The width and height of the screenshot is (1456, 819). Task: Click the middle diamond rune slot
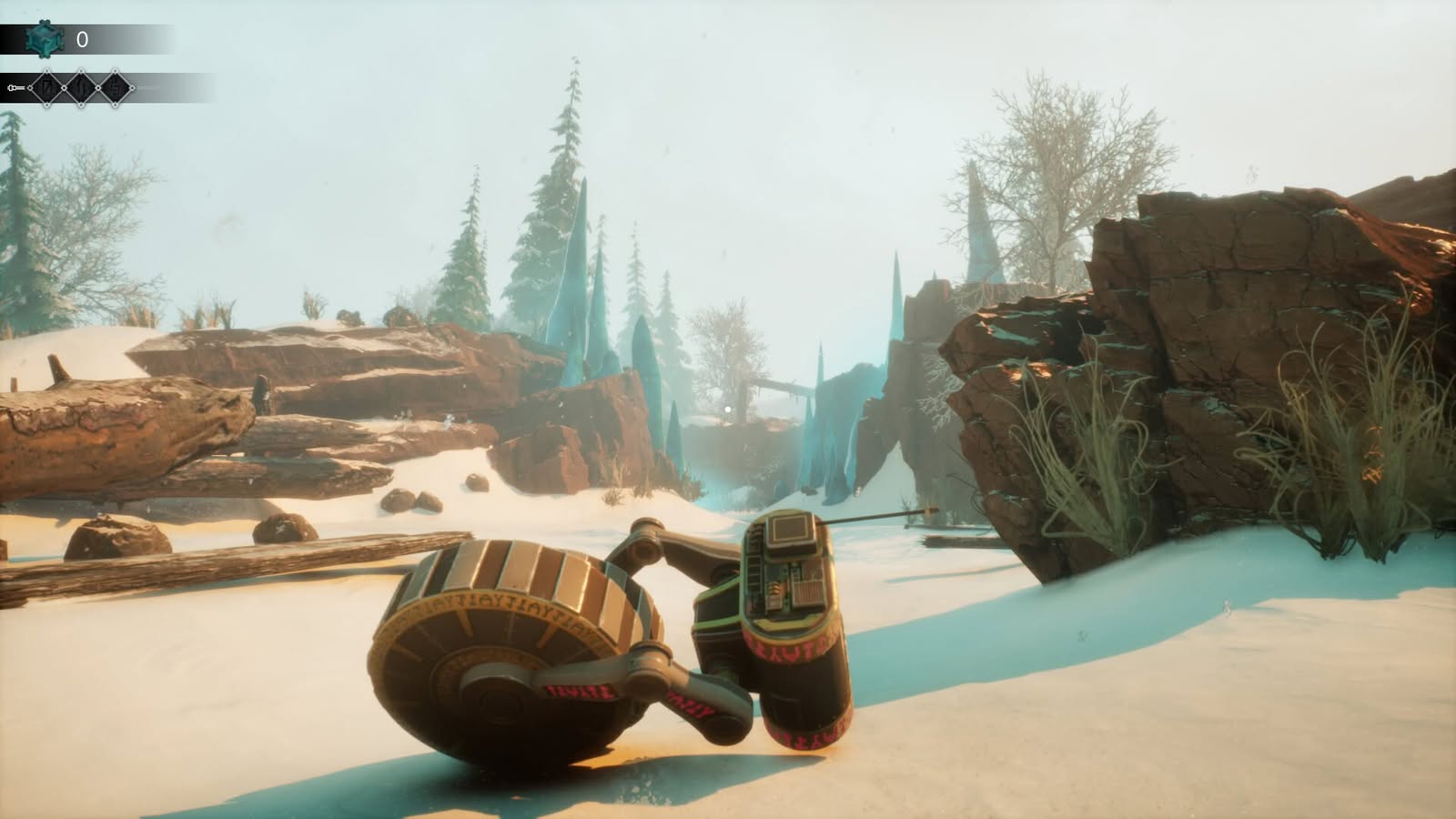(80, 87)
